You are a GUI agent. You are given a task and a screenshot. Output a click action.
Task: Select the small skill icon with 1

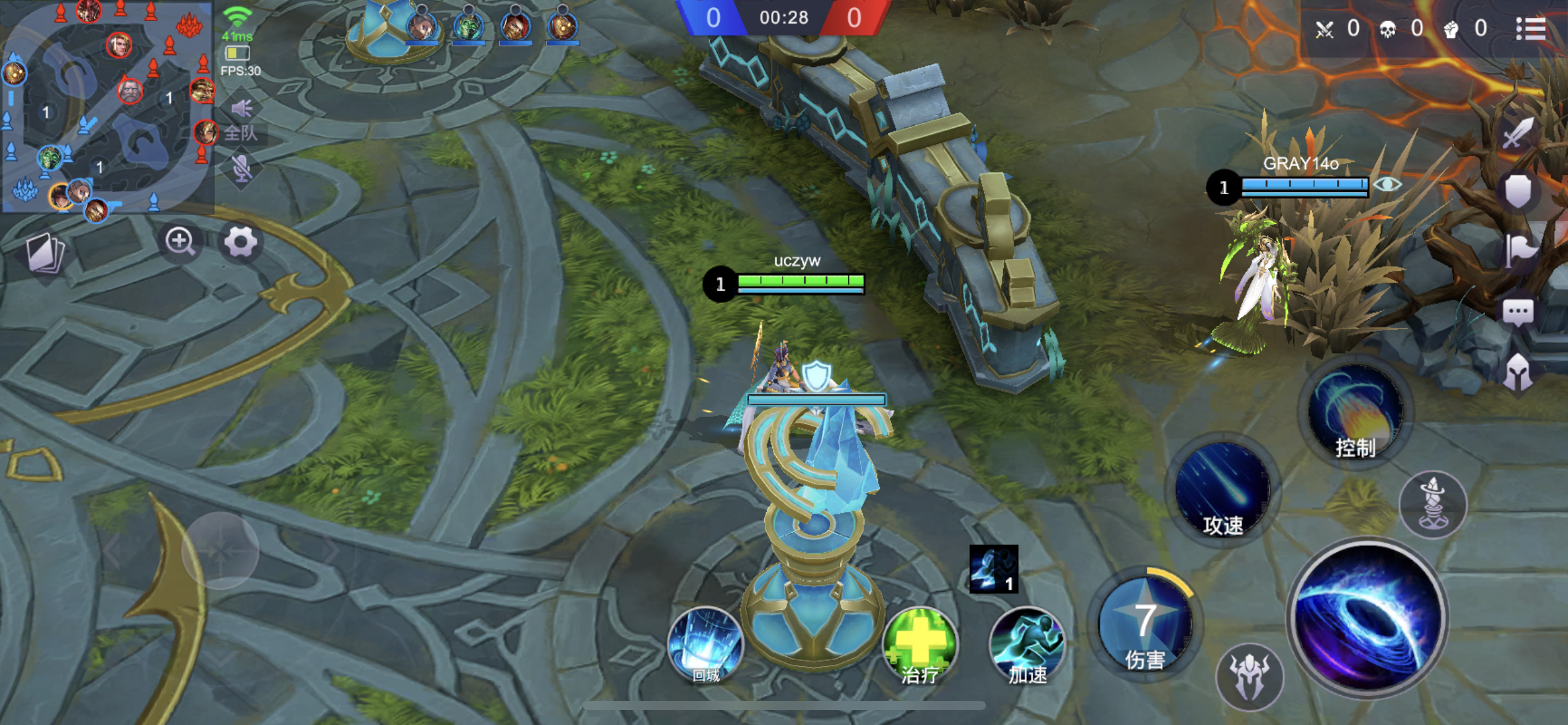[x=993, y=569]
